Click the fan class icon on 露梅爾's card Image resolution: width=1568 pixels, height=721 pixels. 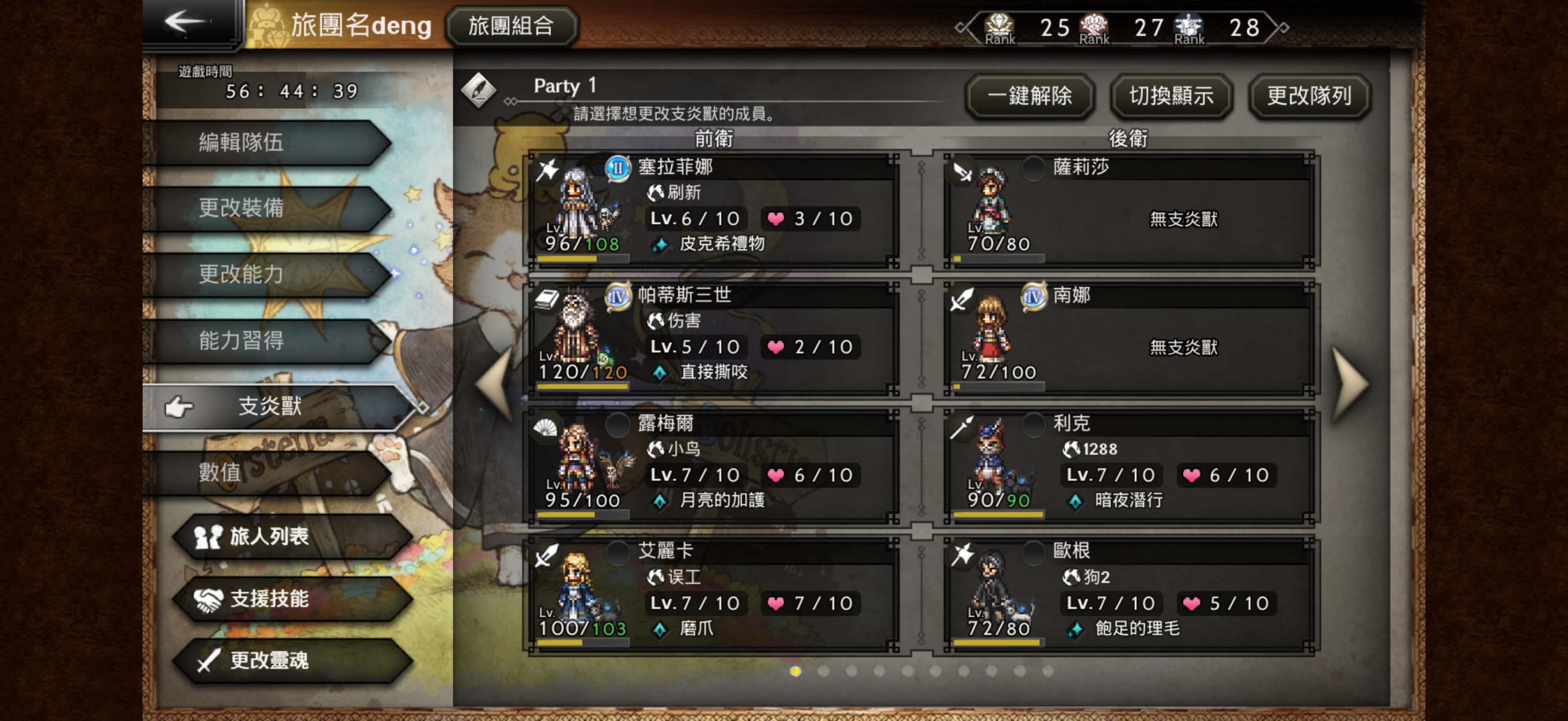point(546,427)
